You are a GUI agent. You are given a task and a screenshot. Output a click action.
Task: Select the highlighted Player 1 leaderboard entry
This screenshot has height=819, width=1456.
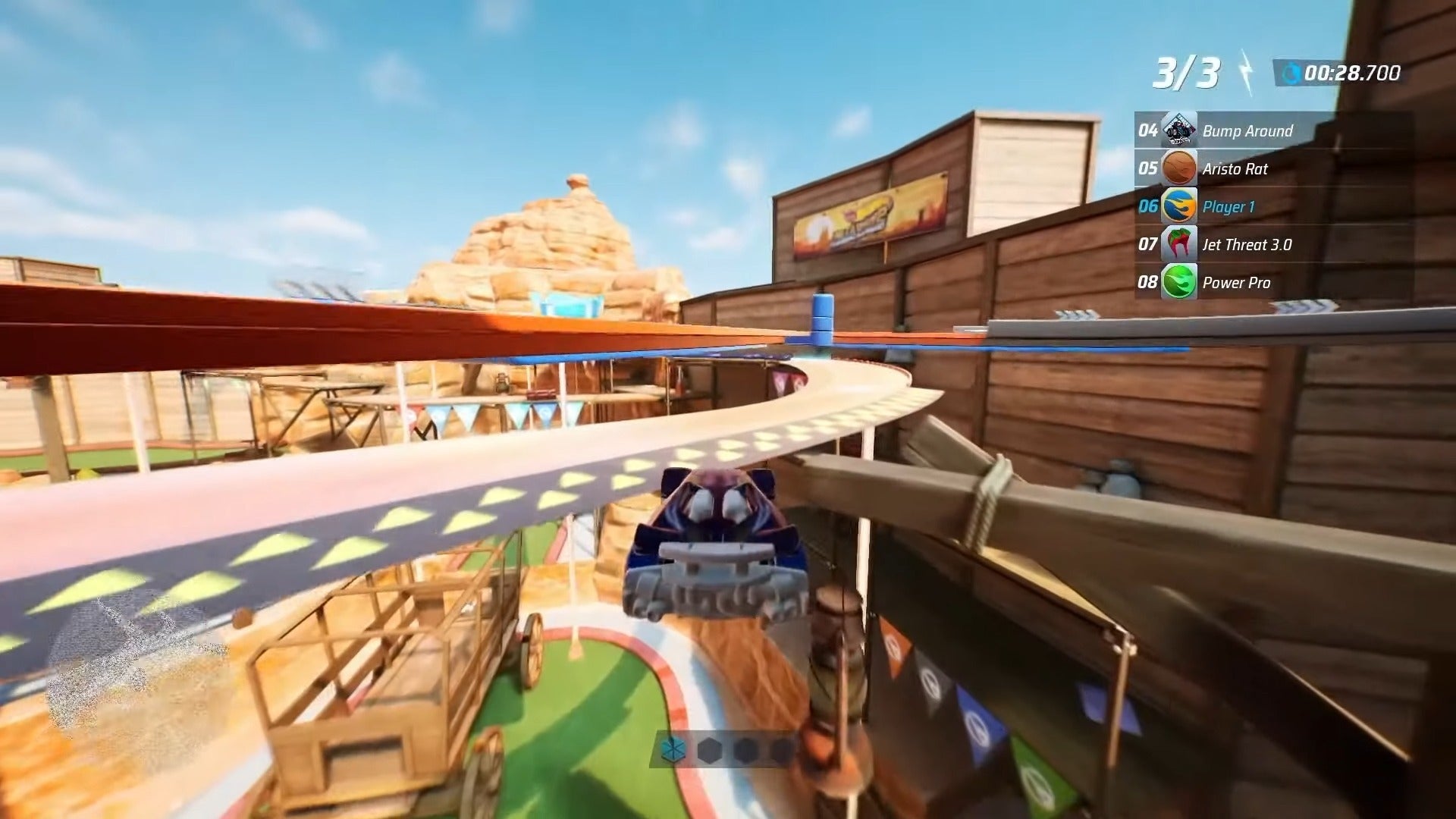(x=1228, y=206)
